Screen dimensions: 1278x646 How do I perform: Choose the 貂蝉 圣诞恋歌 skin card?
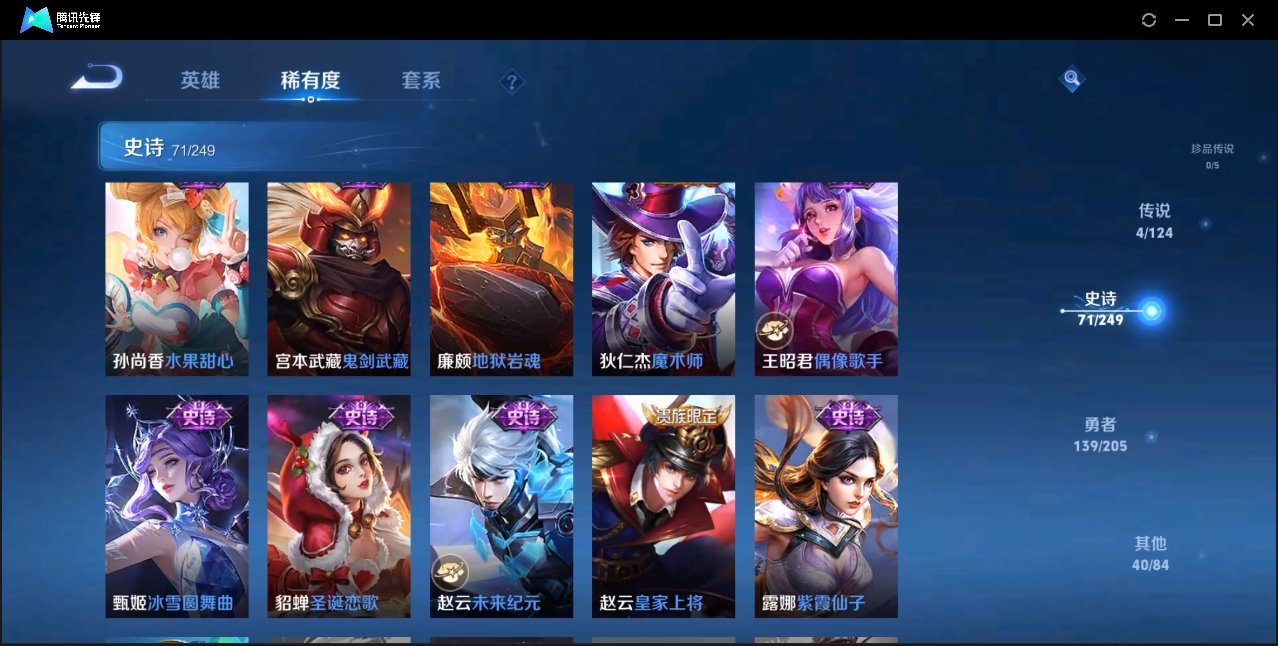tap(339, 506)
